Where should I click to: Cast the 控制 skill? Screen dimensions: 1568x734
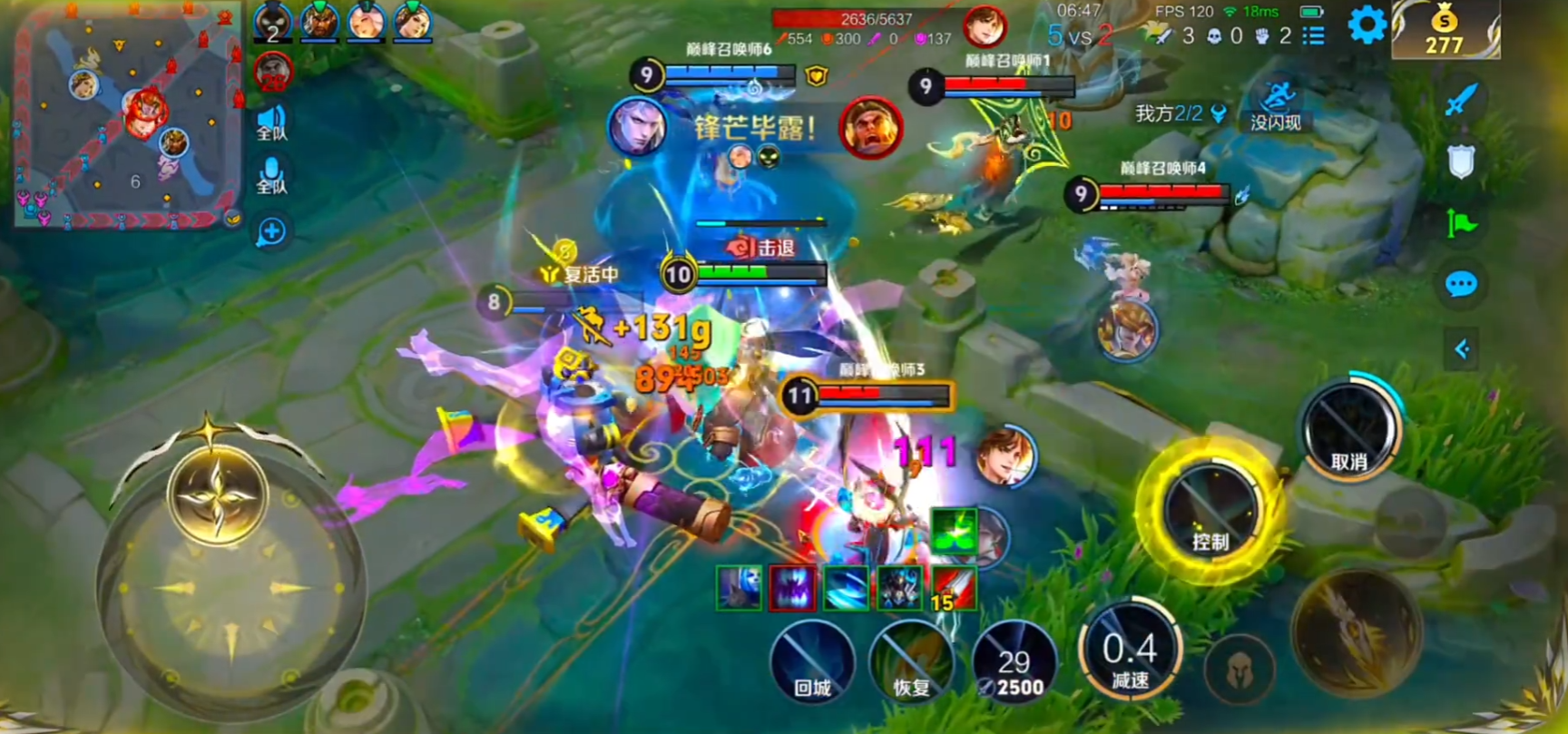tap(1211, 510)
